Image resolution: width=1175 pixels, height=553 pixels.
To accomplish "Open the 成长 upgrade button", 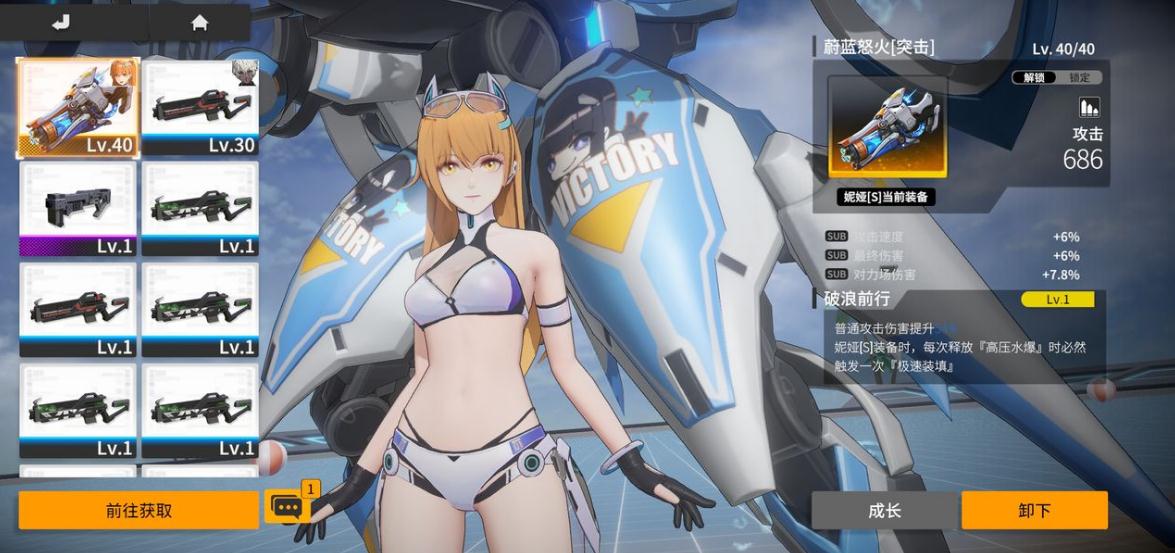I will coord(884,510).
